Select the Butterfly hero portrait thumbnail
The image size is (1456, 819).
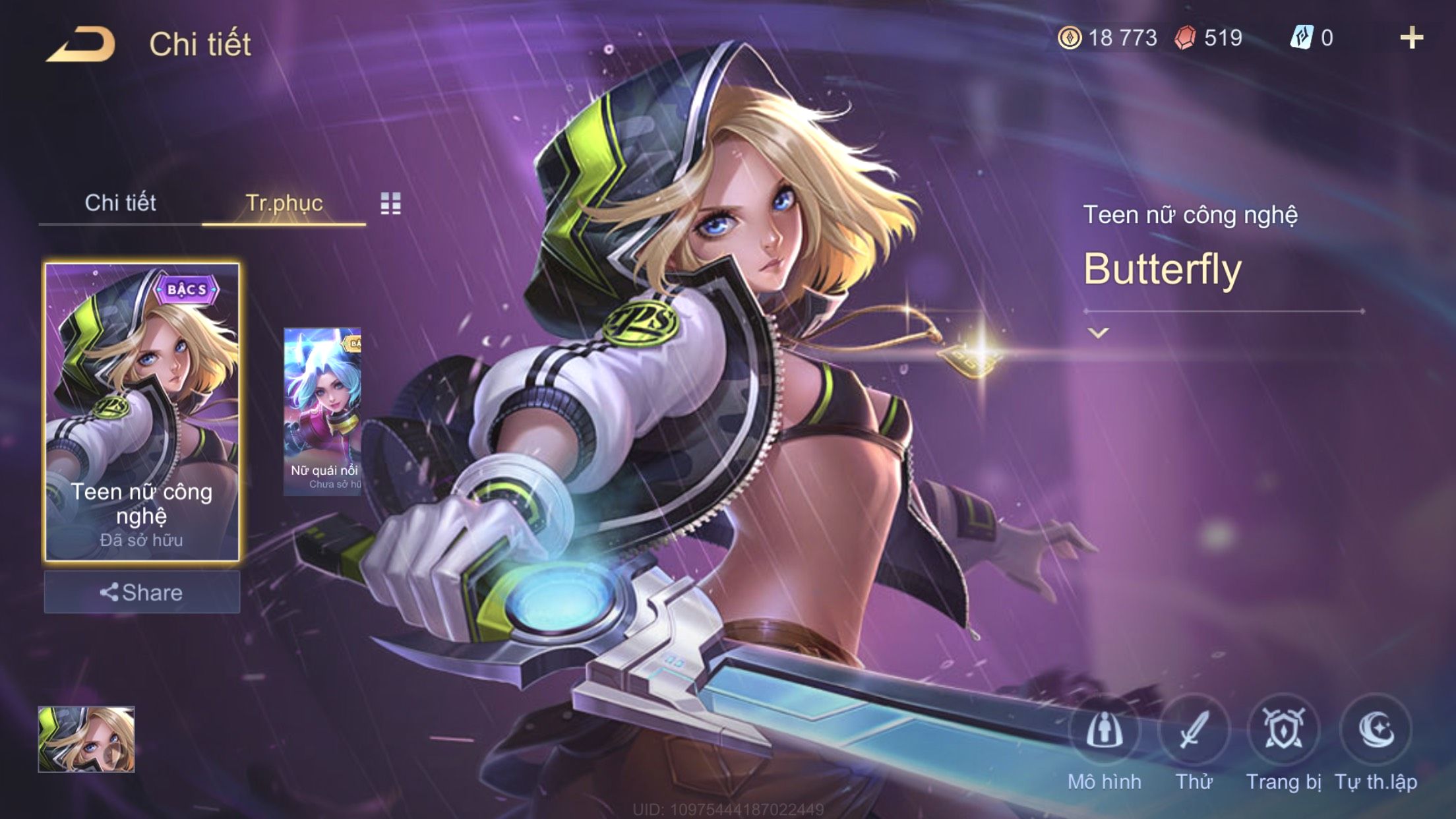click(x=86, y=739)
